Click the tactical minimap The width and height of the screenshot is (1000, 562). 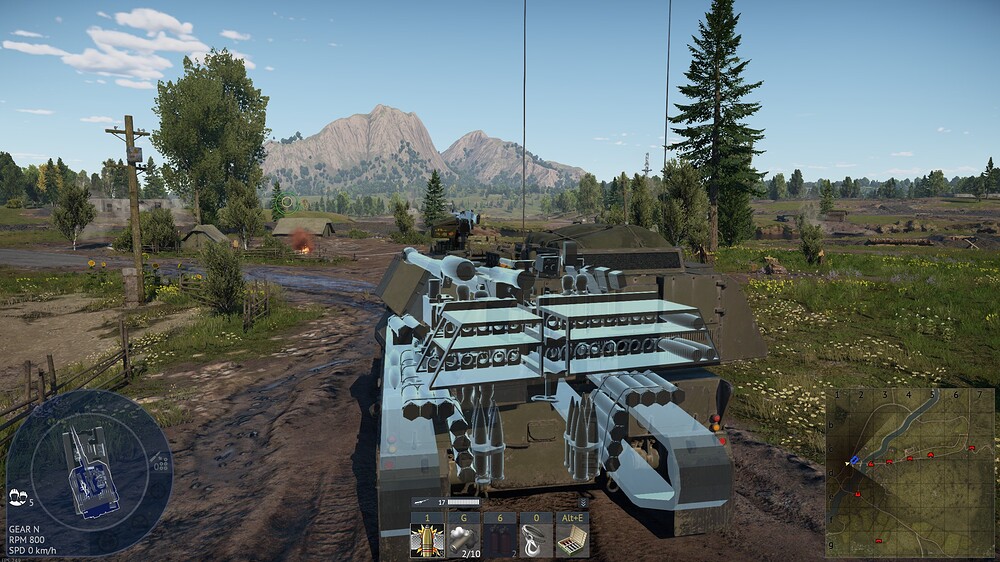[910, 472]
